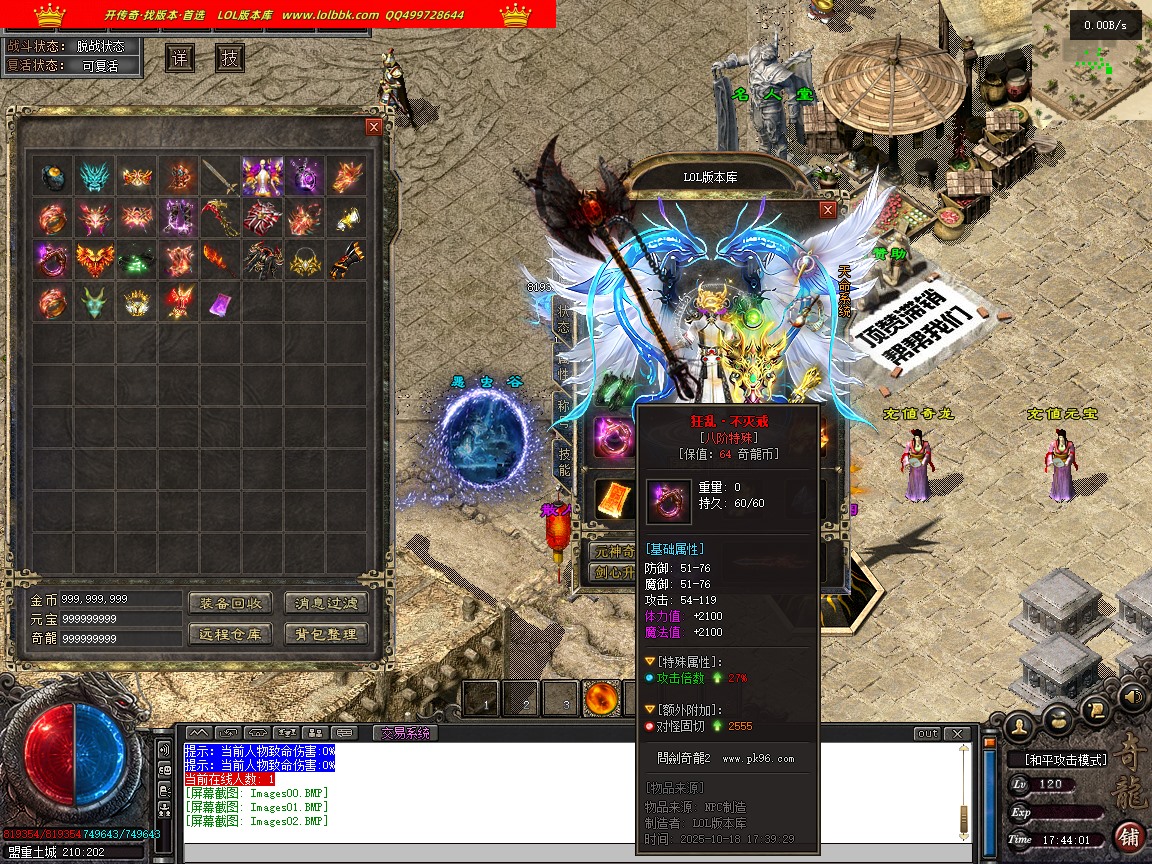Open the 交易系统 trade system tab

coord(405,733)
